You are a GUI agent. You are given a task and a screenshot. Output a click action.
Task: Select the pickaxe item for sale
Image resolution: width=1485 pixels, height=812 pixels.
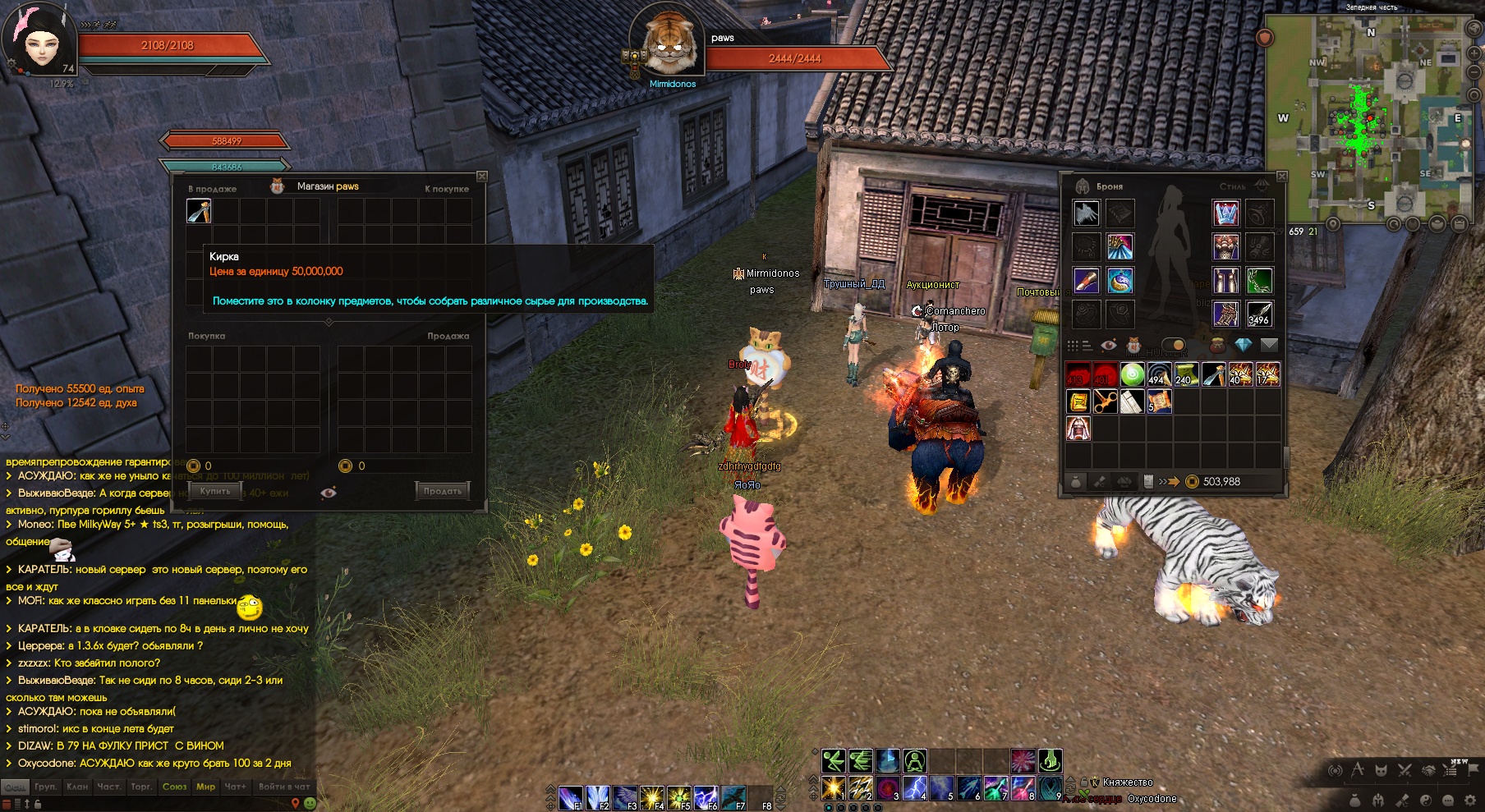pyautogui.click(x=199, y=212)
